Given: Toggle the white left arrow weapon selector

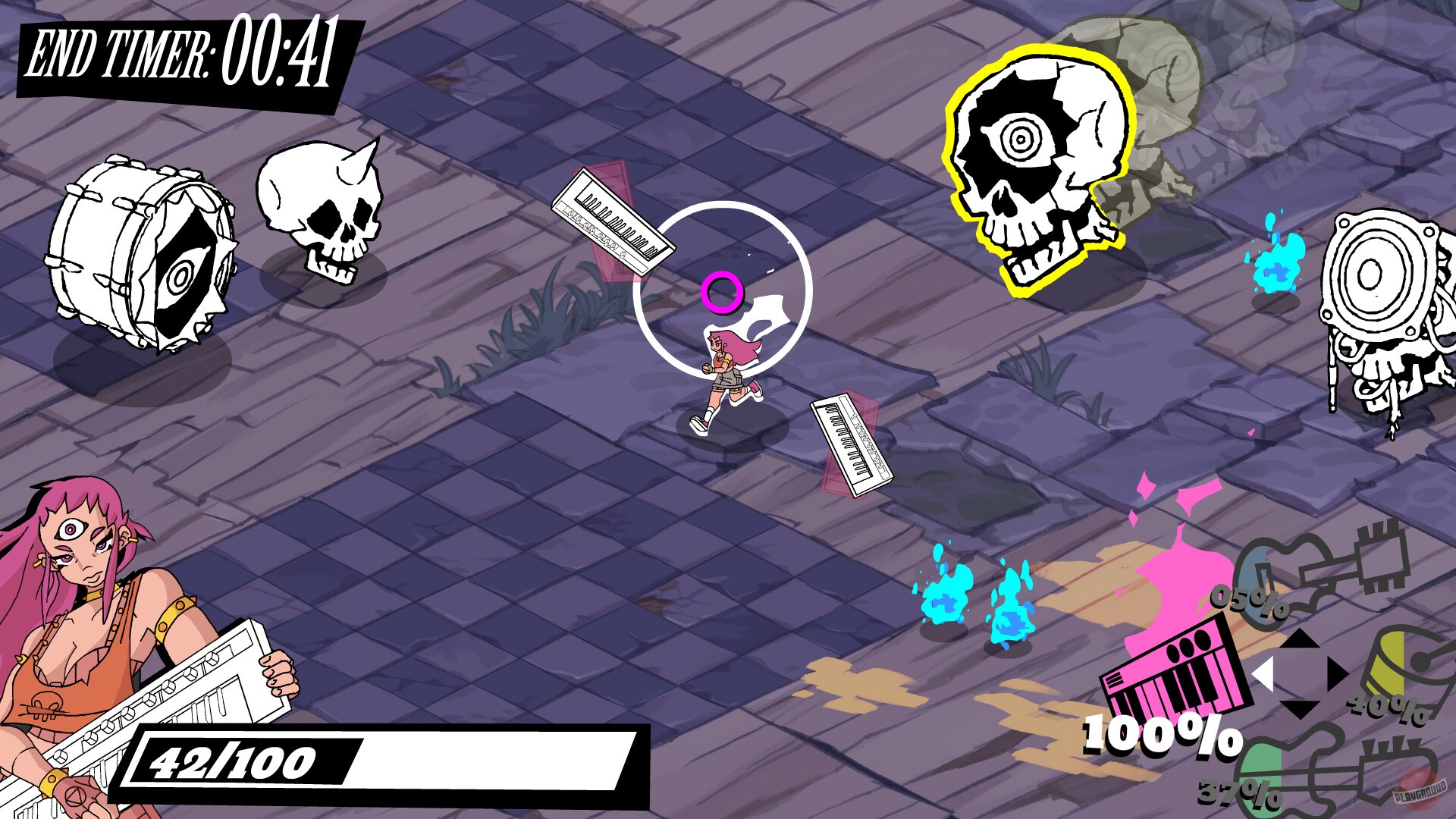Looking at the screenshot, I should [x=1261, y=673].
